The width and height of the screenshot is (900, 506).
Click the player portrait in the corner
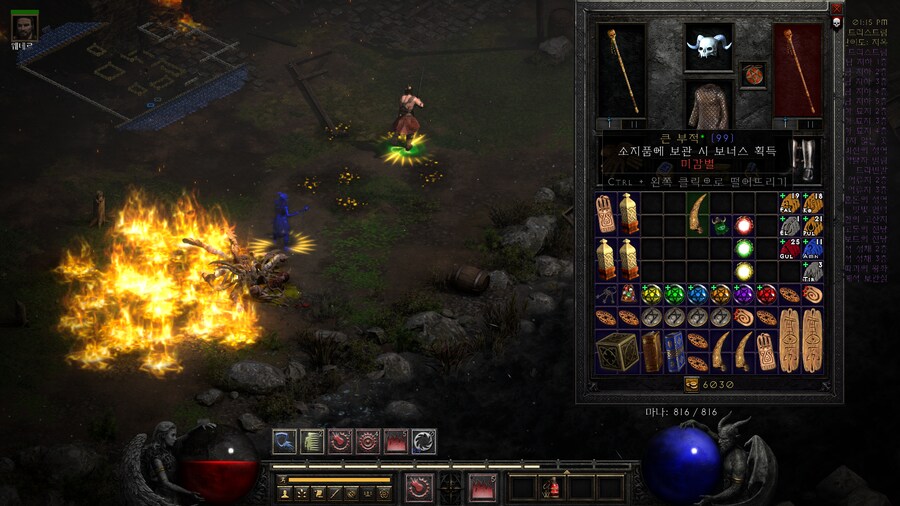[24, 26]
